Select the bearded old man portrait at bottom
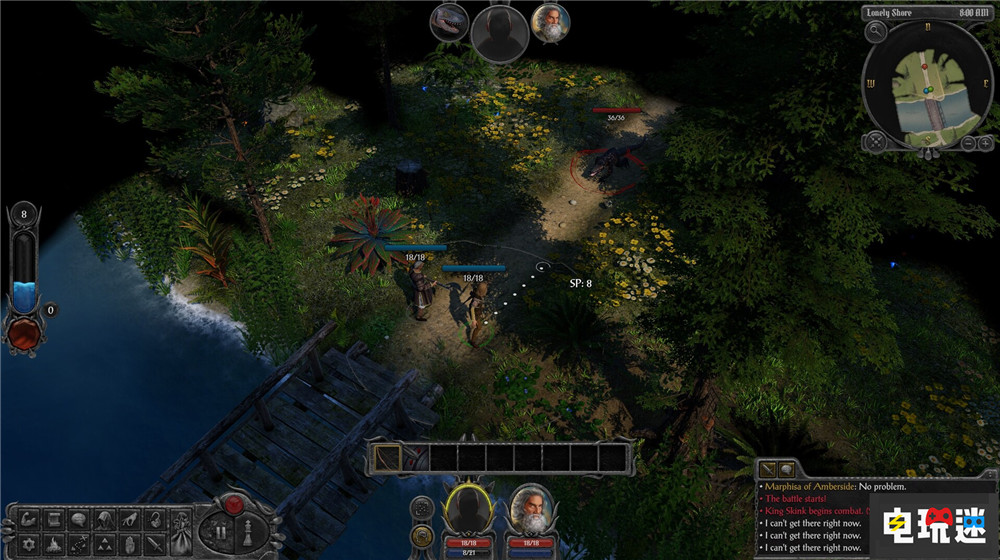The image size is (1000, 560). (x=532, y=508)
